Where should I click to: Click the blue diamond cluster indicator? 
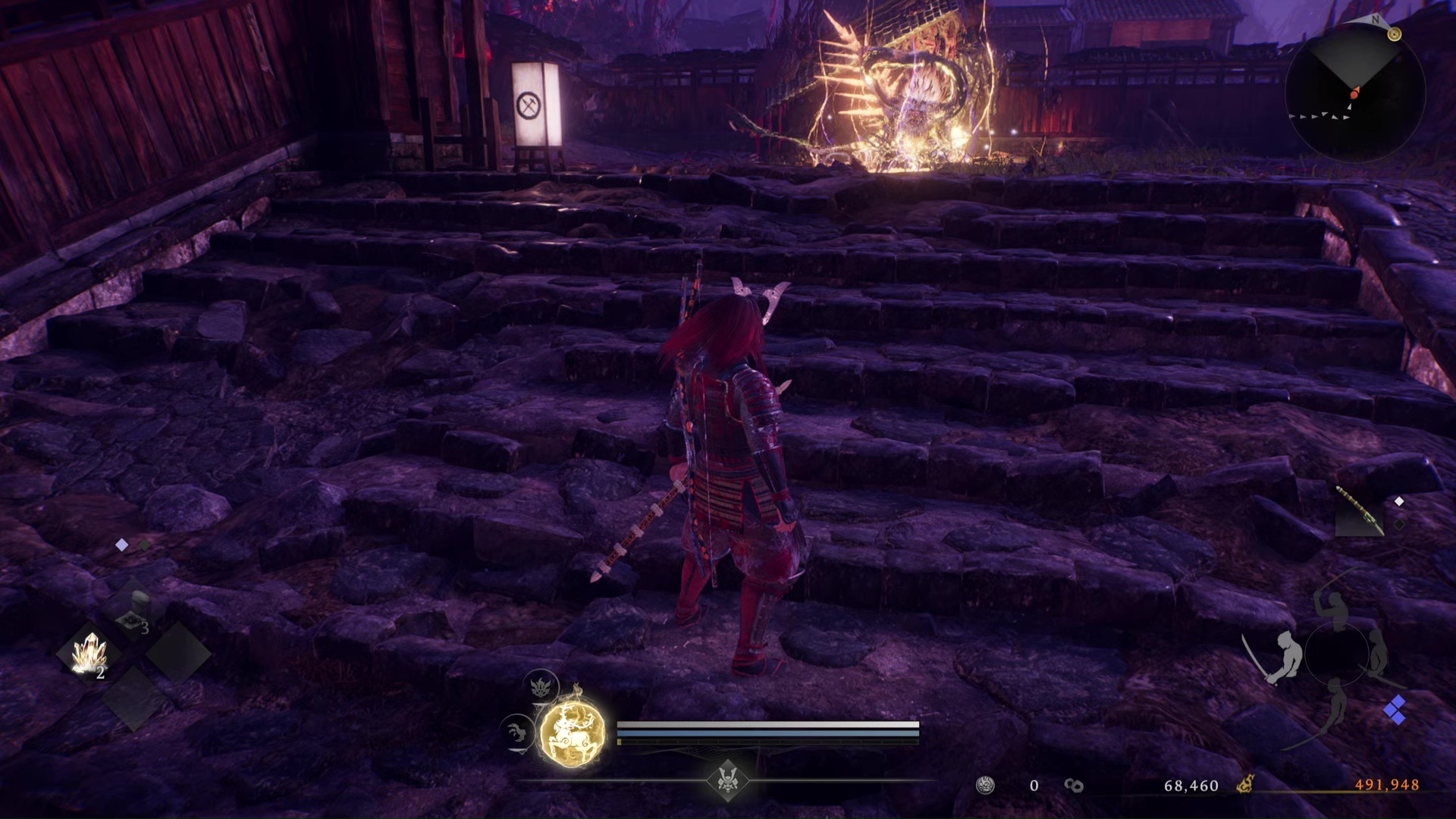coord(1395,711)
